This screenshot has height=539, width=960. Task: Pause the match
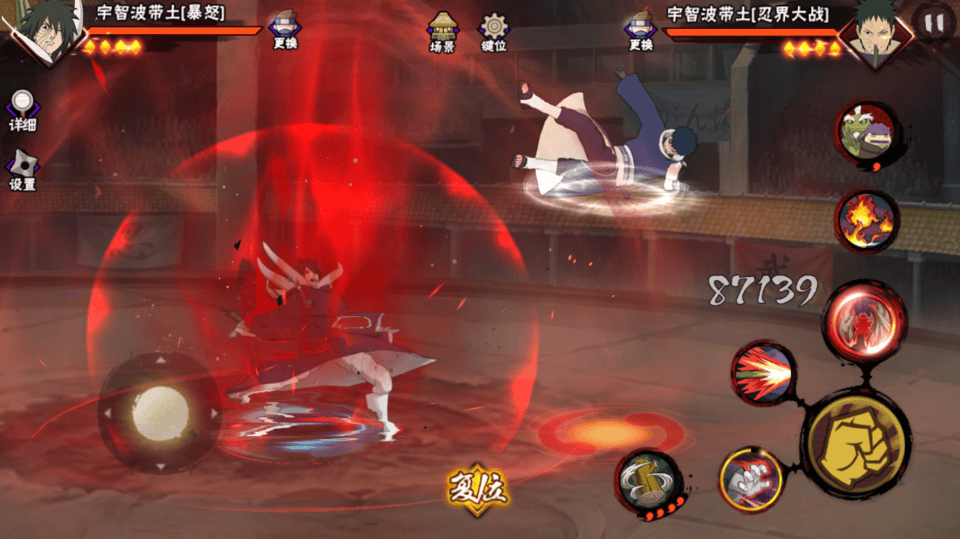click(934, 24)
